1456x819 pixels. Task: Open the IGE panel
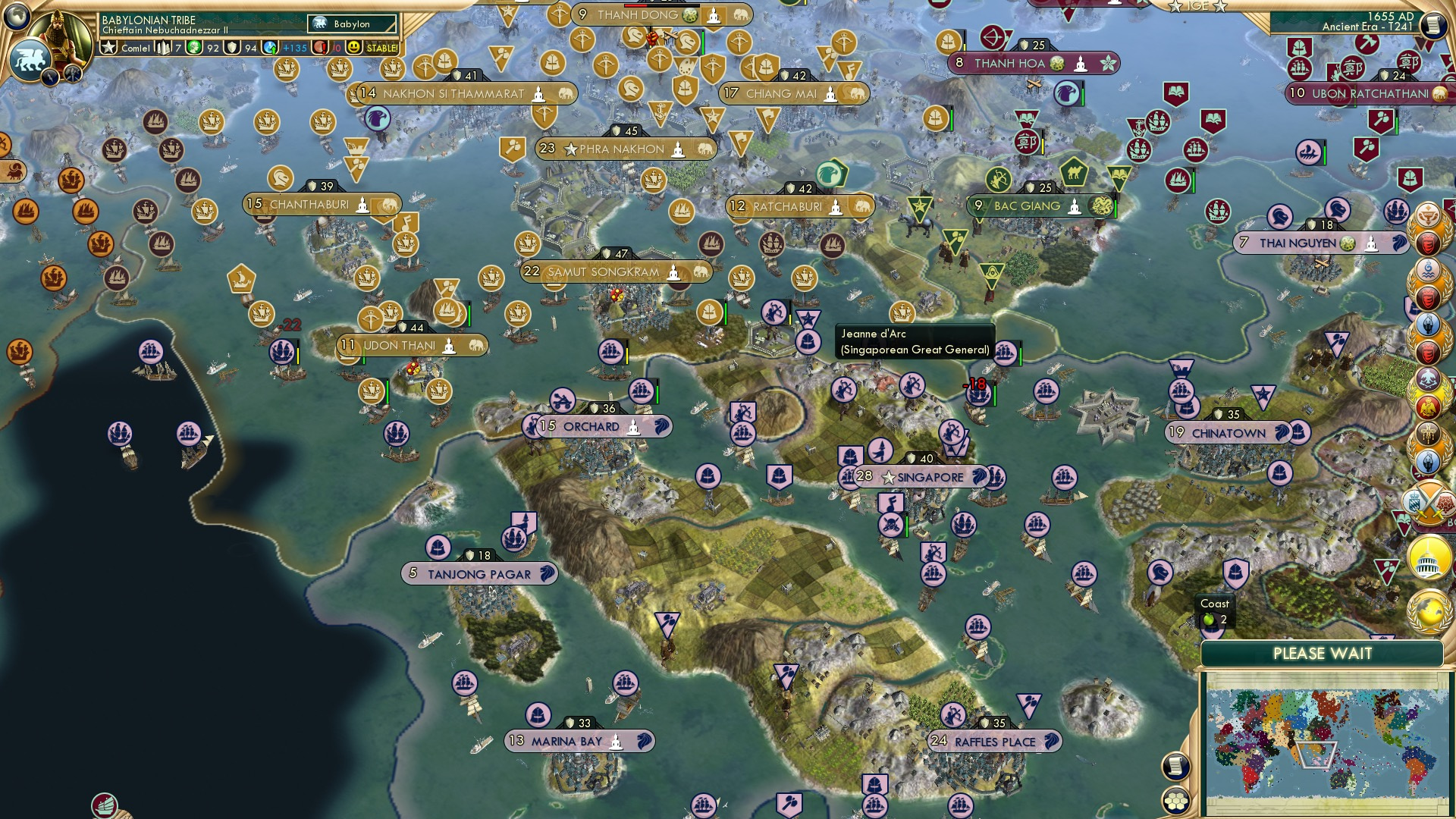pos(1197,6)
